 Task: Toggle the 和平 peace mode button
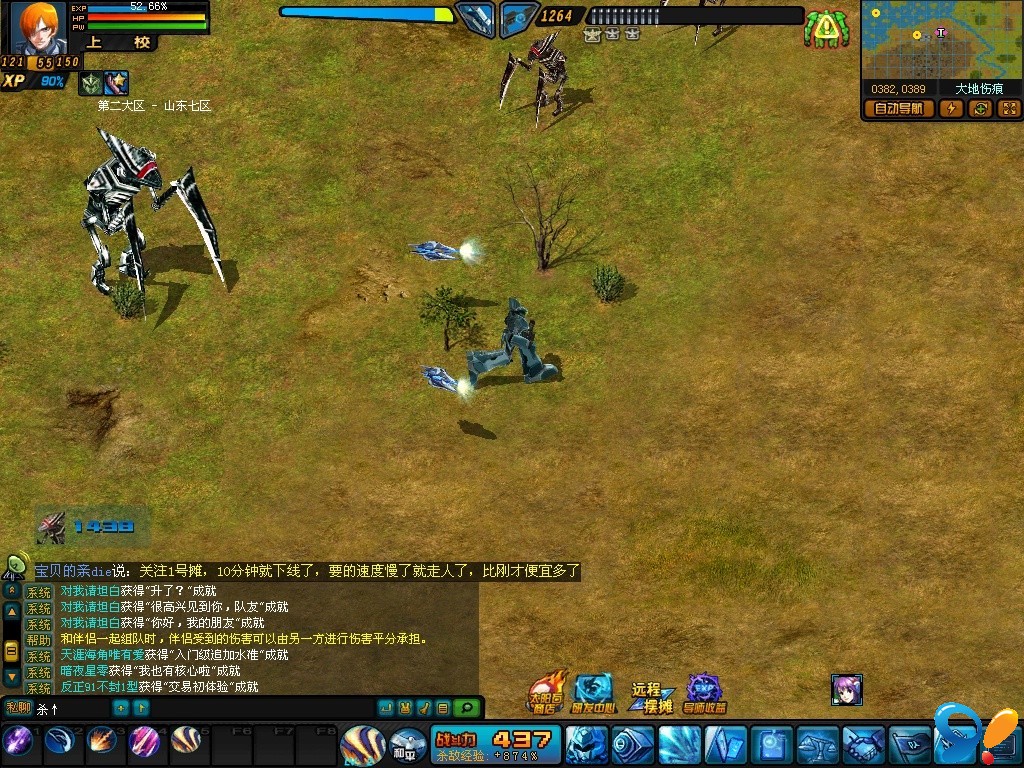click(407, 745)
